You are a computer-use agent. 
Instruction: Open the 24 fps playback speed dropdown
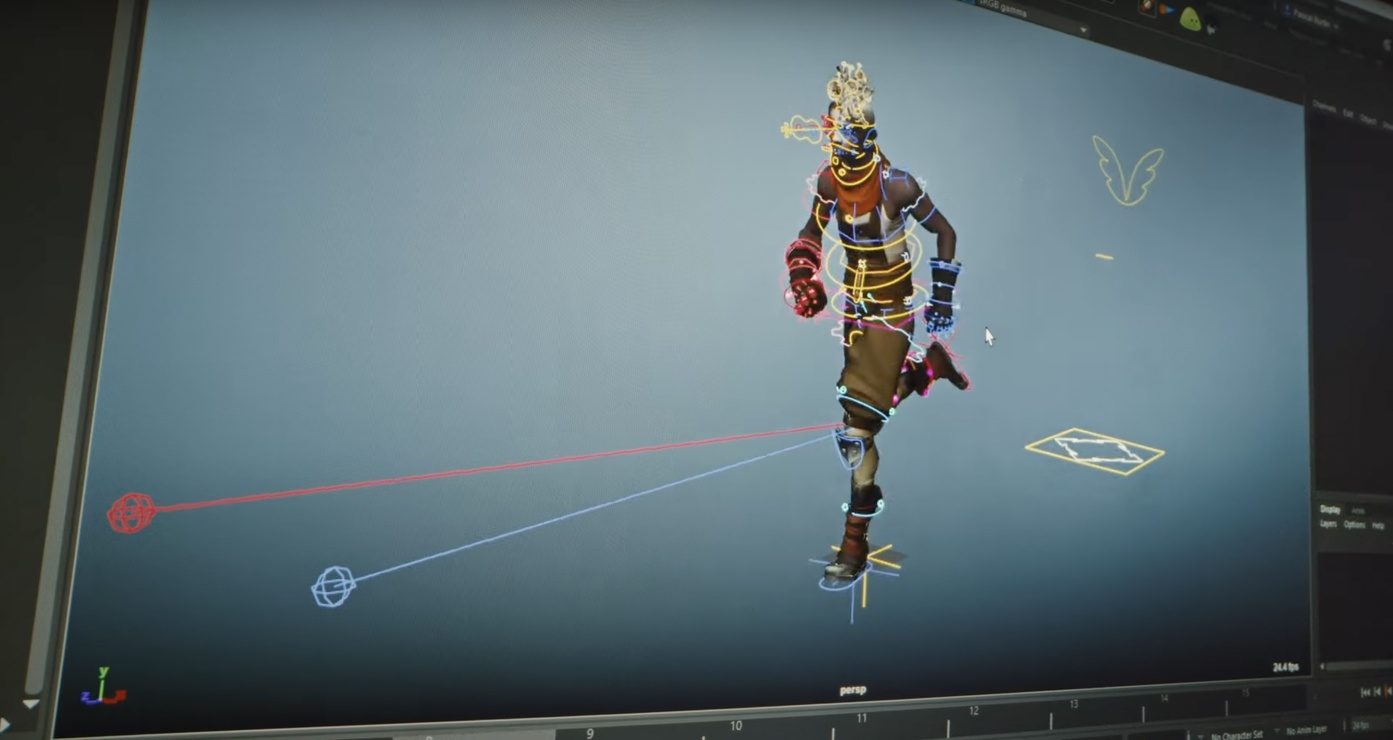tap(1359, 726)
